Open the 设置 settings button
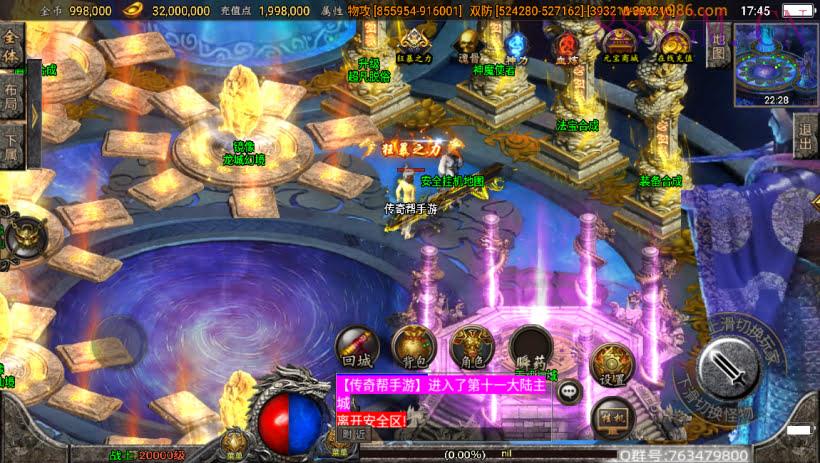The width and height of the screenshot is (820, 463). tap(612, 363)
